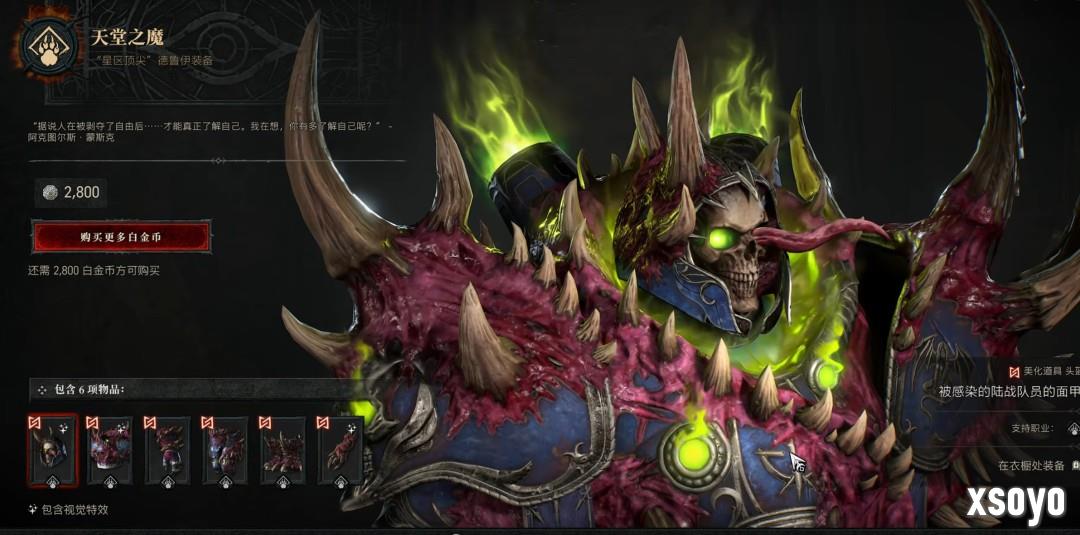Viewport: 1080px width, 535px height.
Task: Select the skull helmet item thumbnail
Action: [x=53, y=451]
